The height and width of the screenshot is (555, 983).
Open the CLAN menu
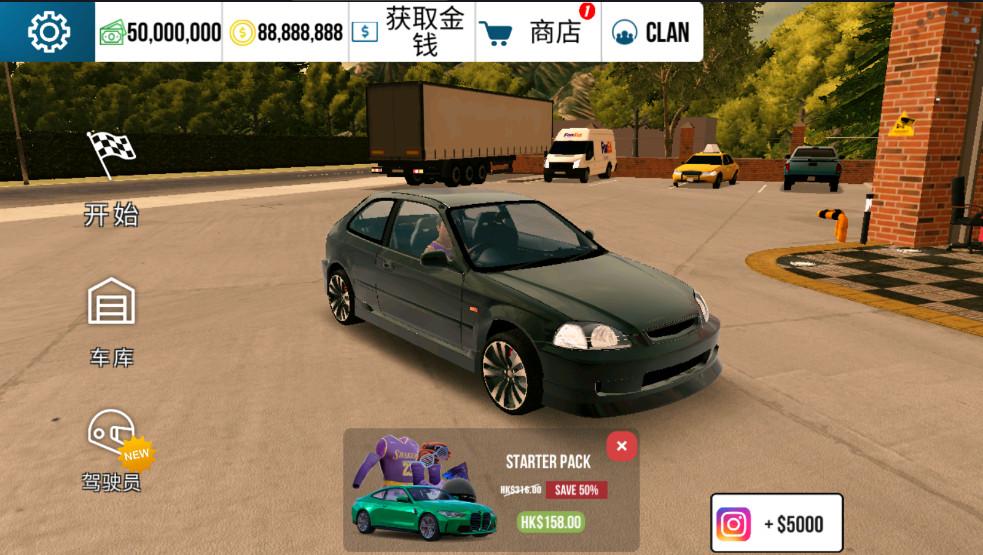pos(651,32)
